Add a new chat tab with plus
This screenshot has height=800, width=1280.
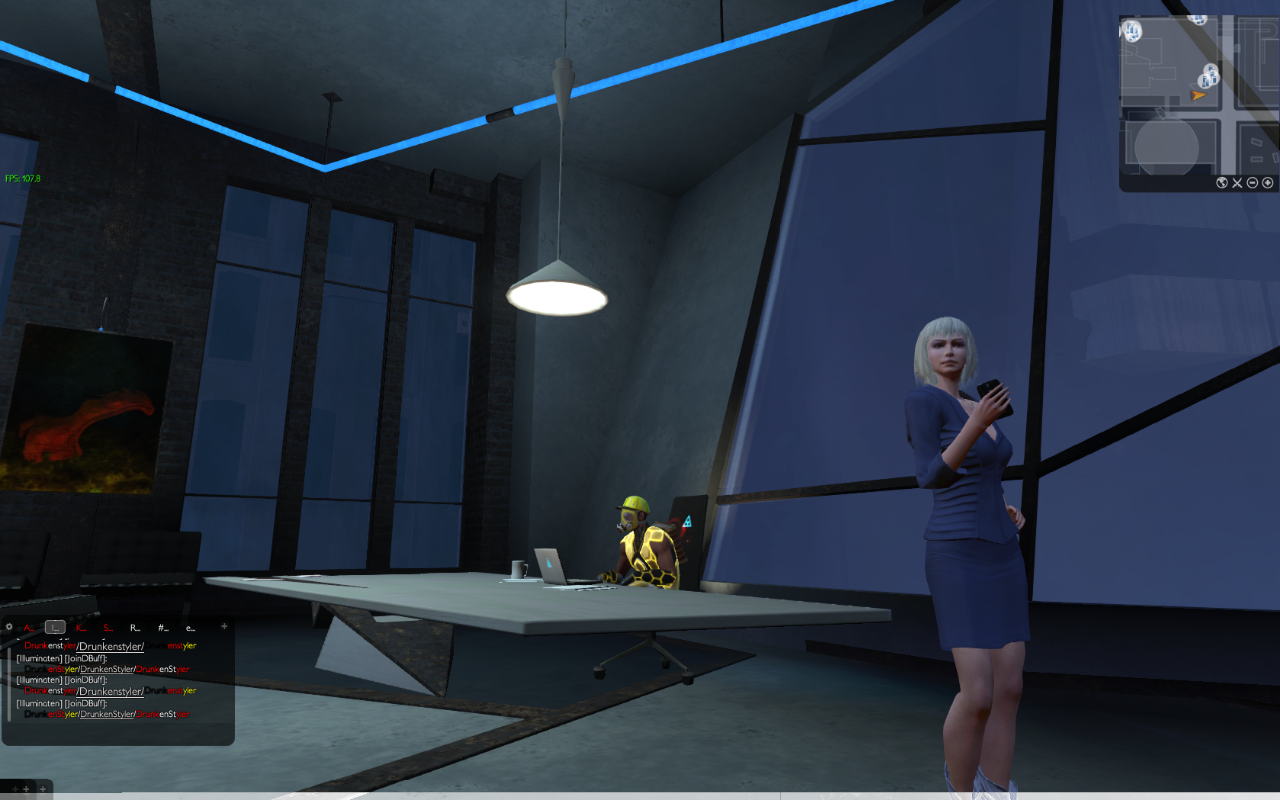[224, 626]
